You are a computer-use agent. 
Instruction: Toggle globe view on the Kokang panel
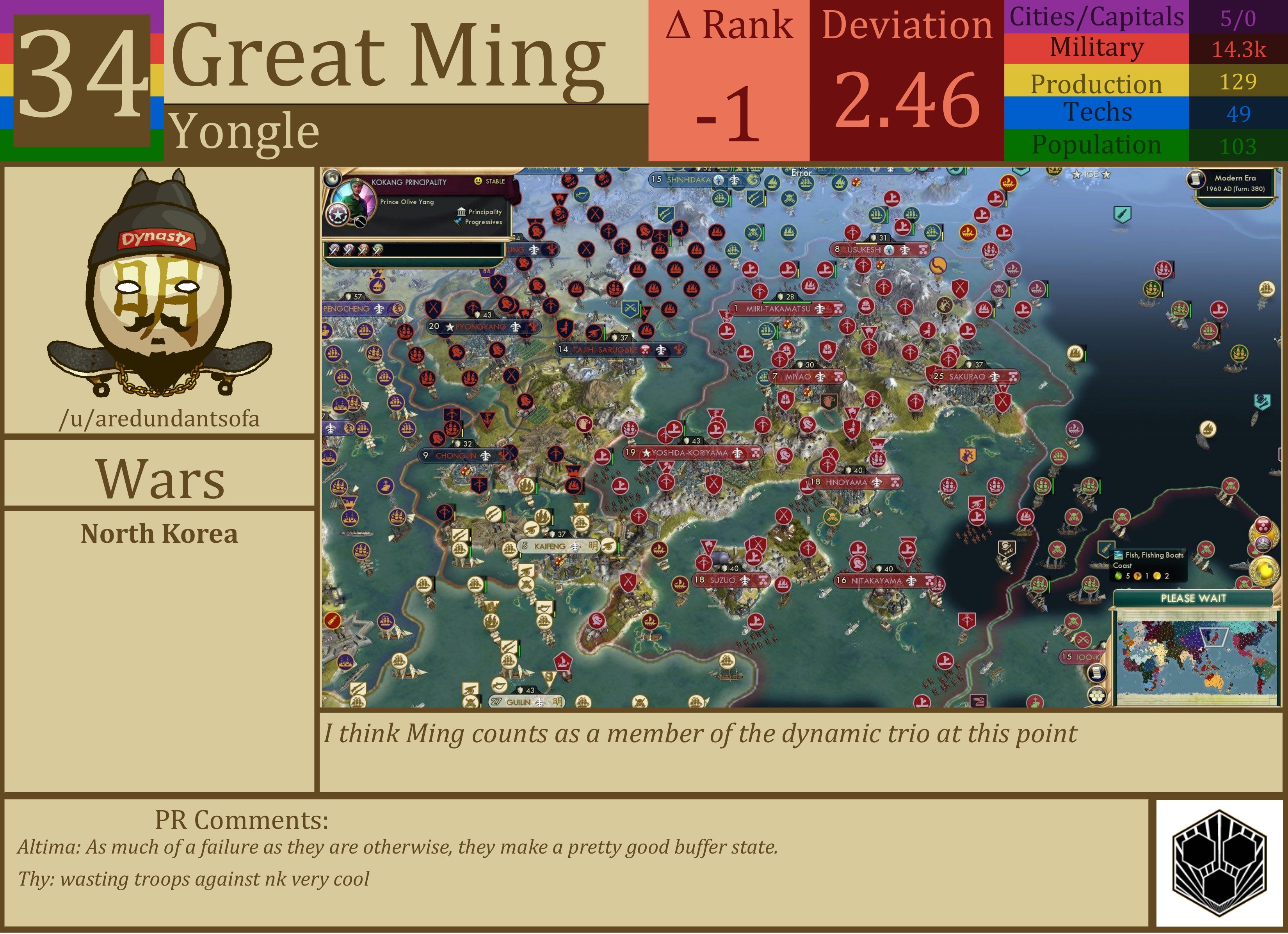(333, 178)
